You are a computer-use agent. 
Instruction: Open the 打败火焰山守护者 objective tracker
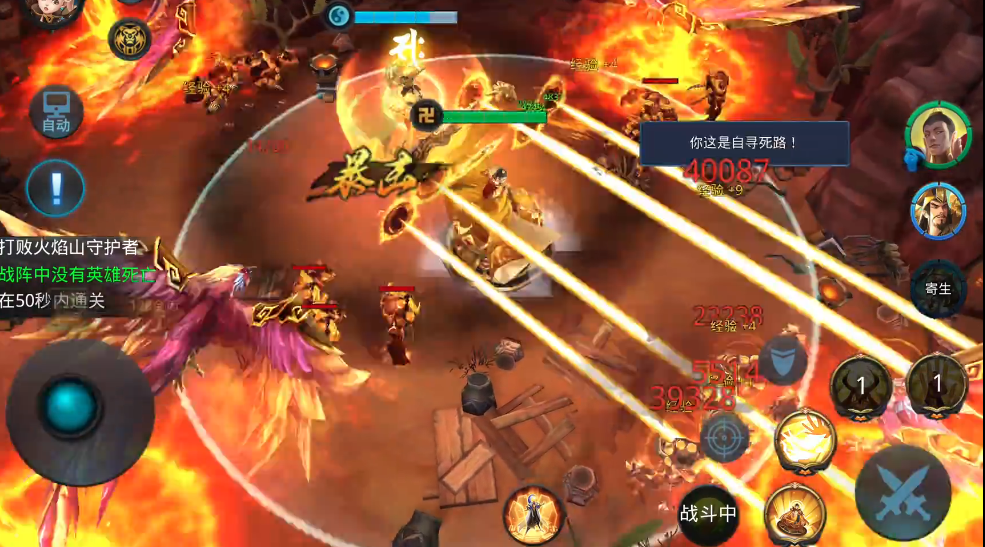[x=72, y=247]
